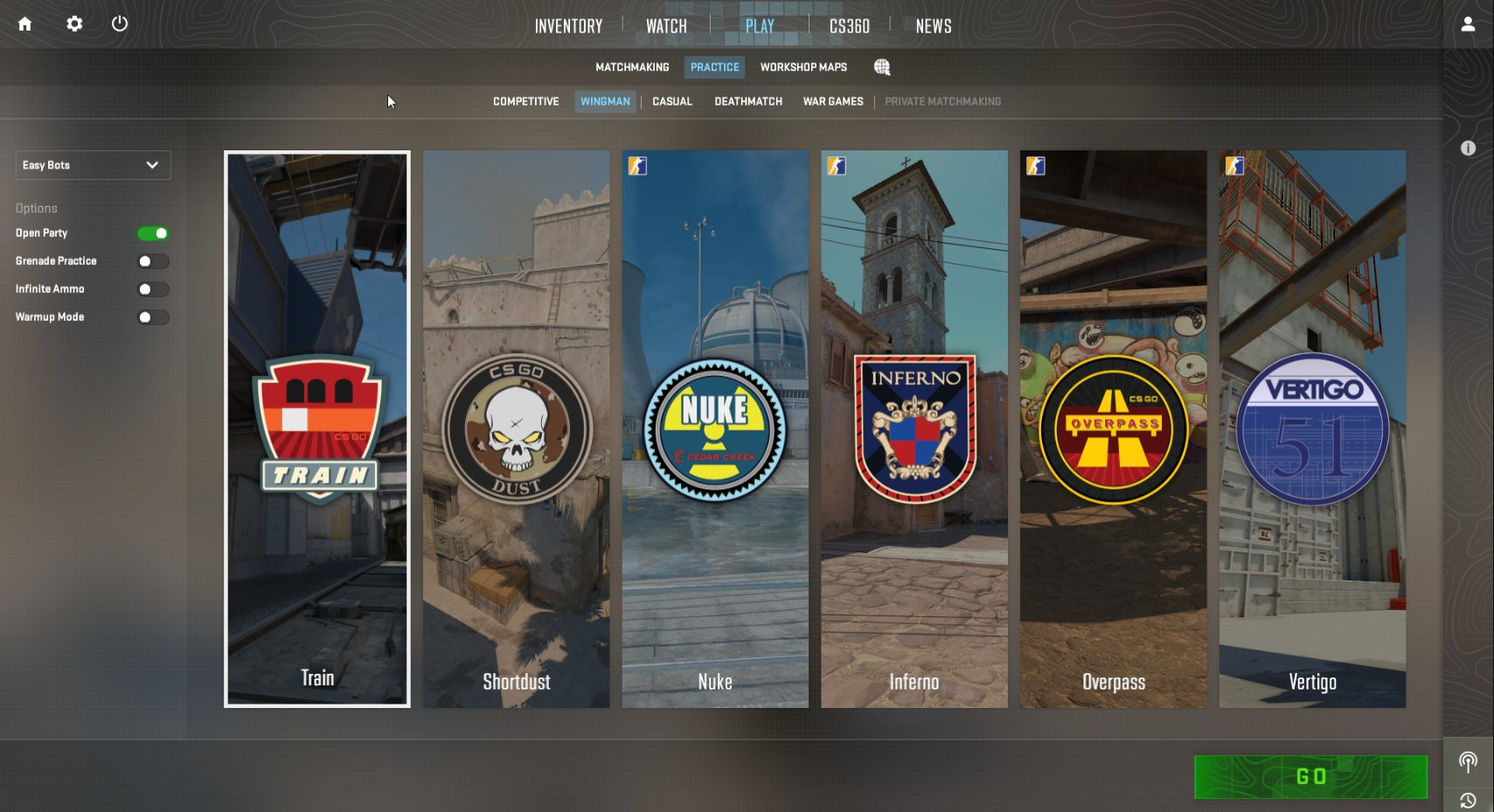Open the Workshop Maps tab
The height and width of the screenshot is (812, 1494).
[803, 67]
